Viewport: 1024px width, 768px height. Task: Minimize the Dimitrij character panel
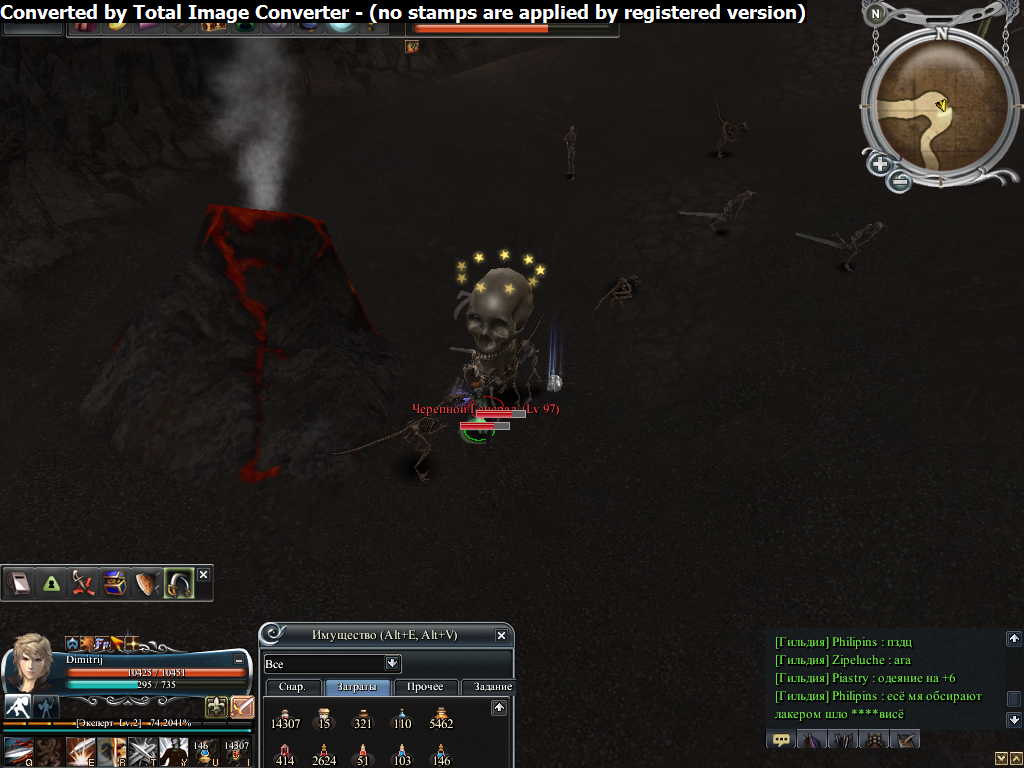[239, 660]
